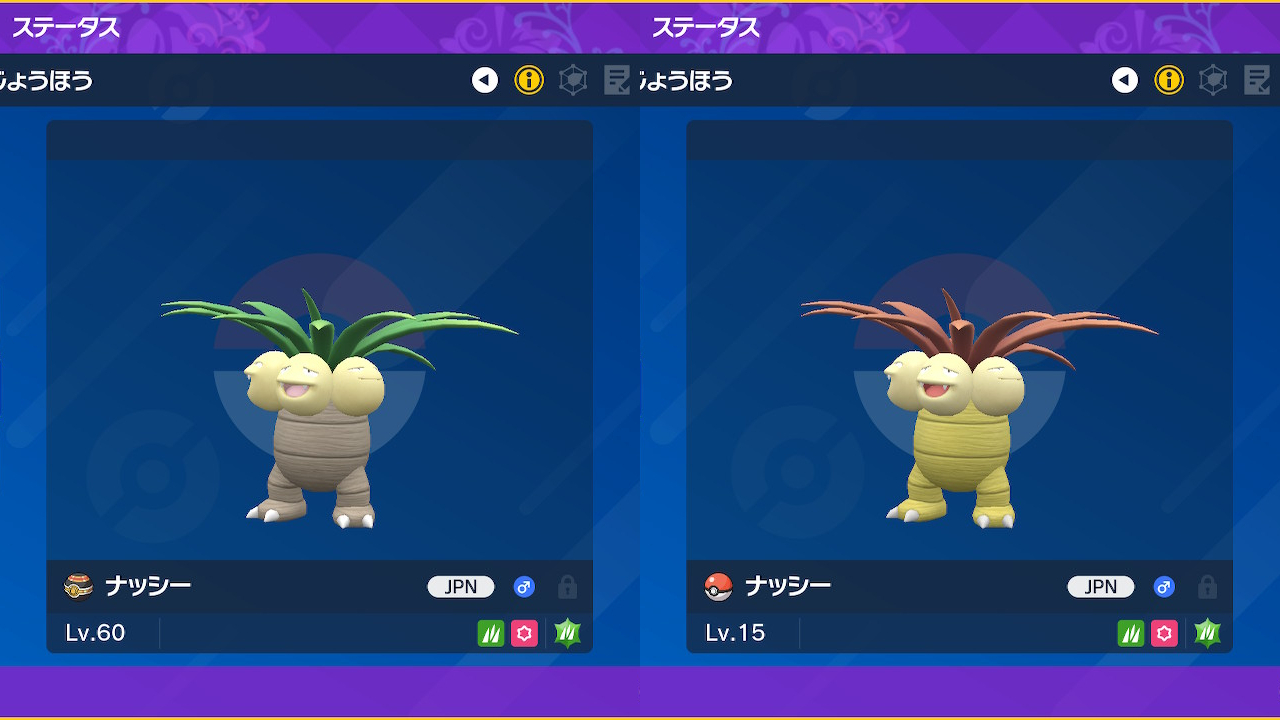
Task: Click the pink Psychic type icon on the Lv.15 card
Action: (1164, 633)
